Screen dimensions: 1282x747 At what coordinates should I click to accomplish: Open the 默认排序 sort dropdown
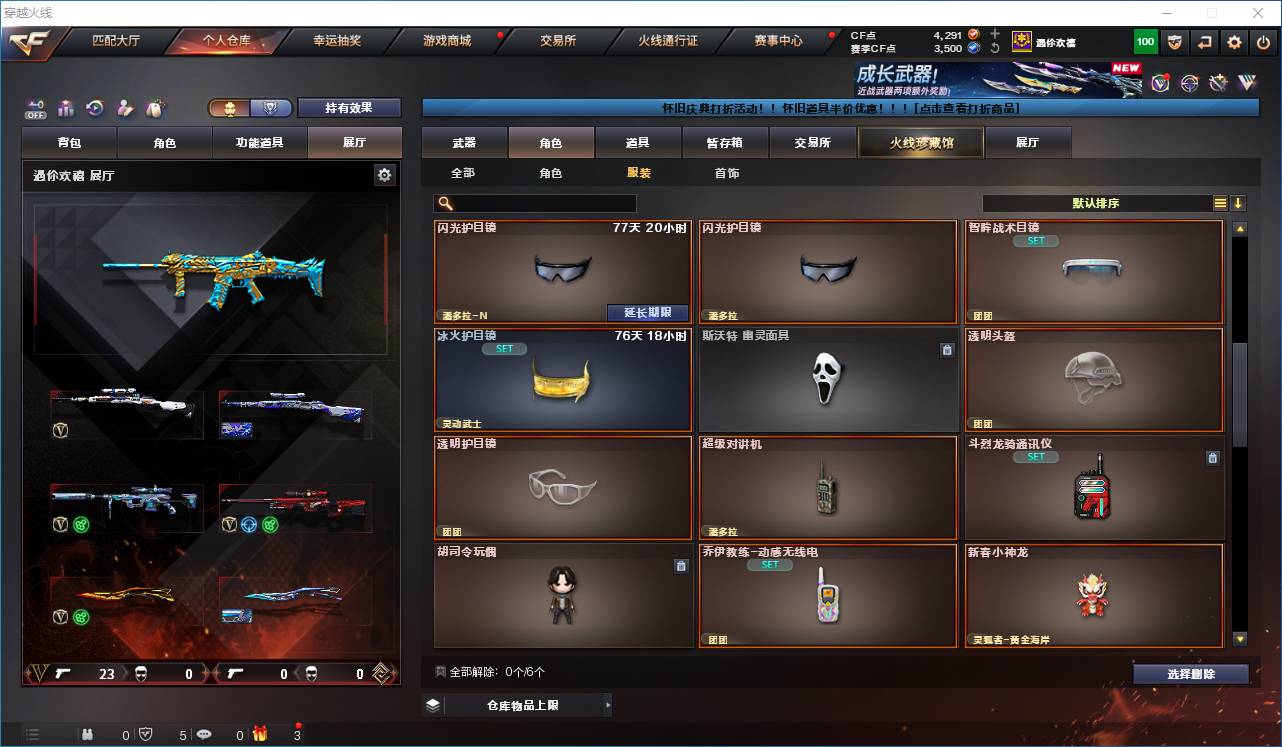click(x=1095, y=203)
